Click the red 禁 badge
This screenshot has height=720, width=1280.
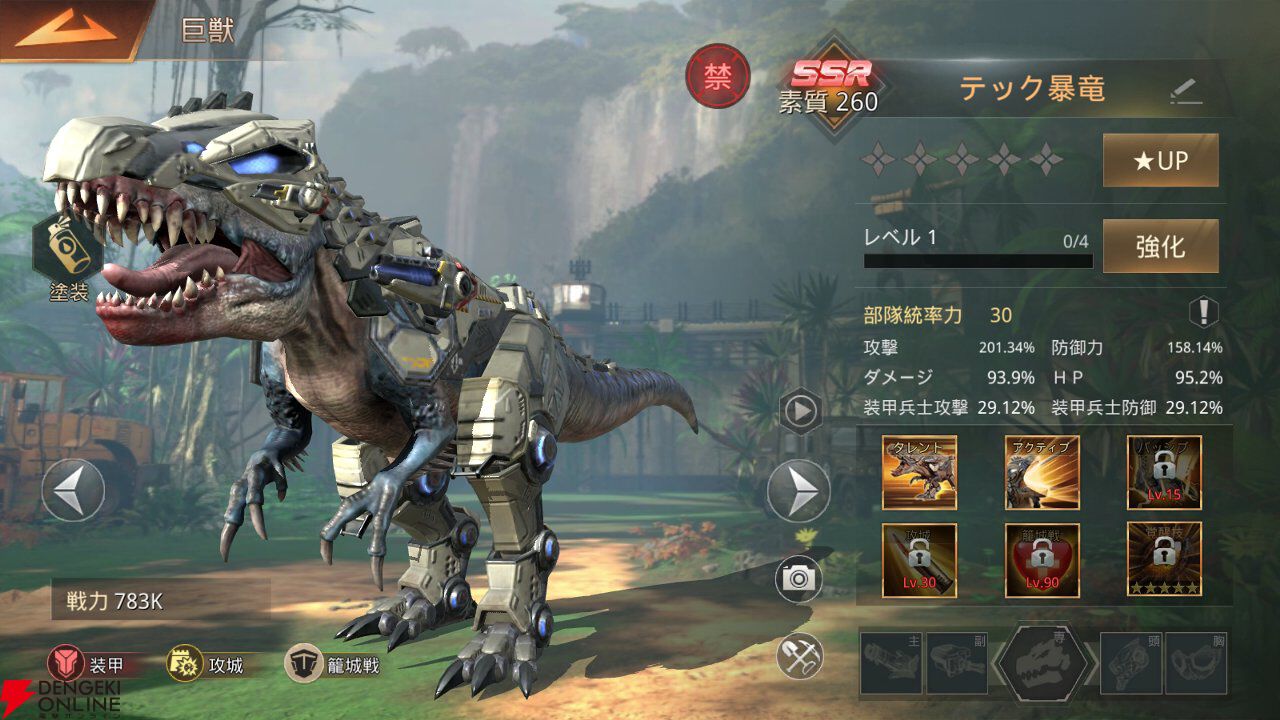click(717, 77)
